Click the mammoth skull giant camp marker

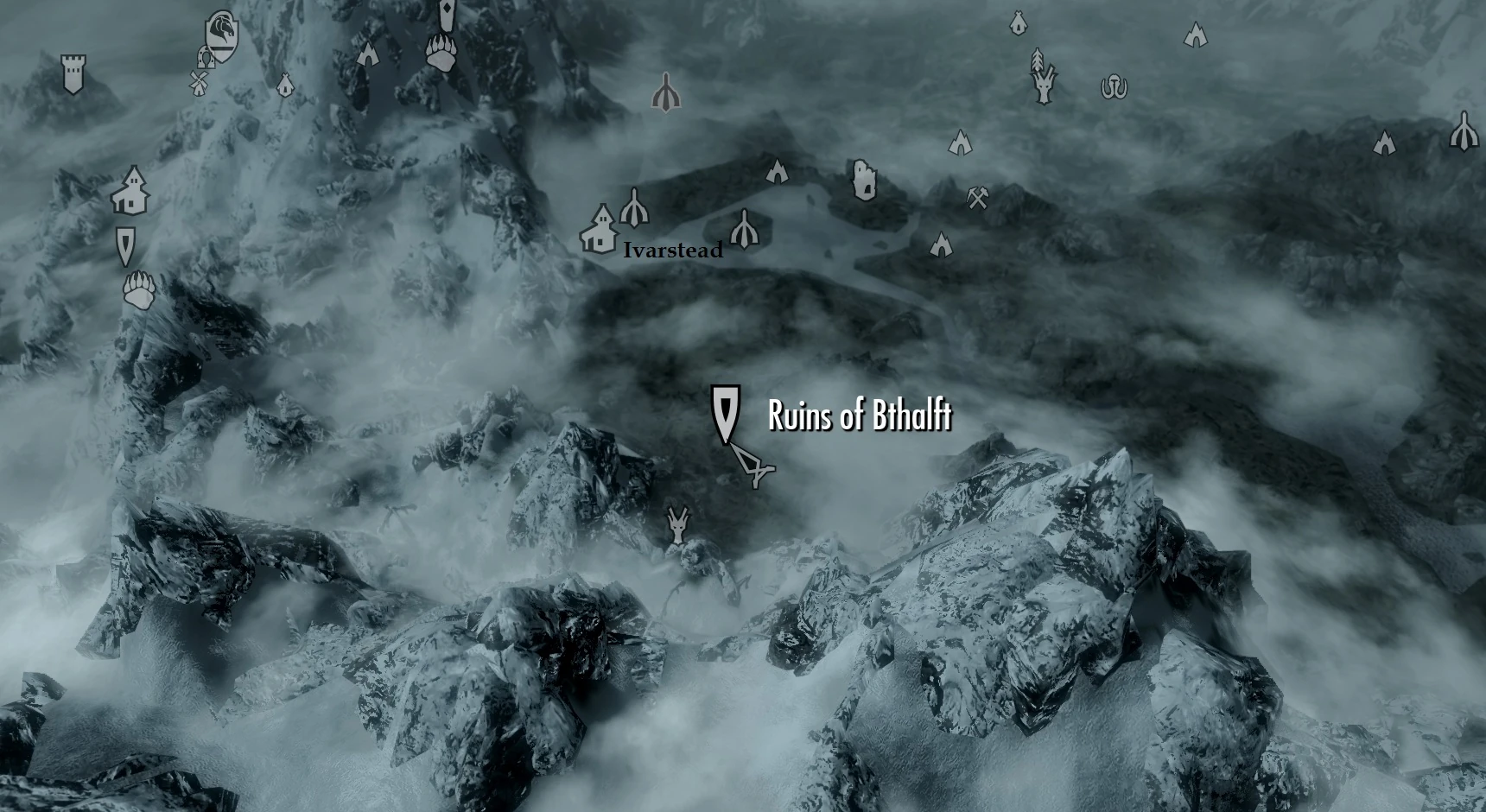point(1115,86)
